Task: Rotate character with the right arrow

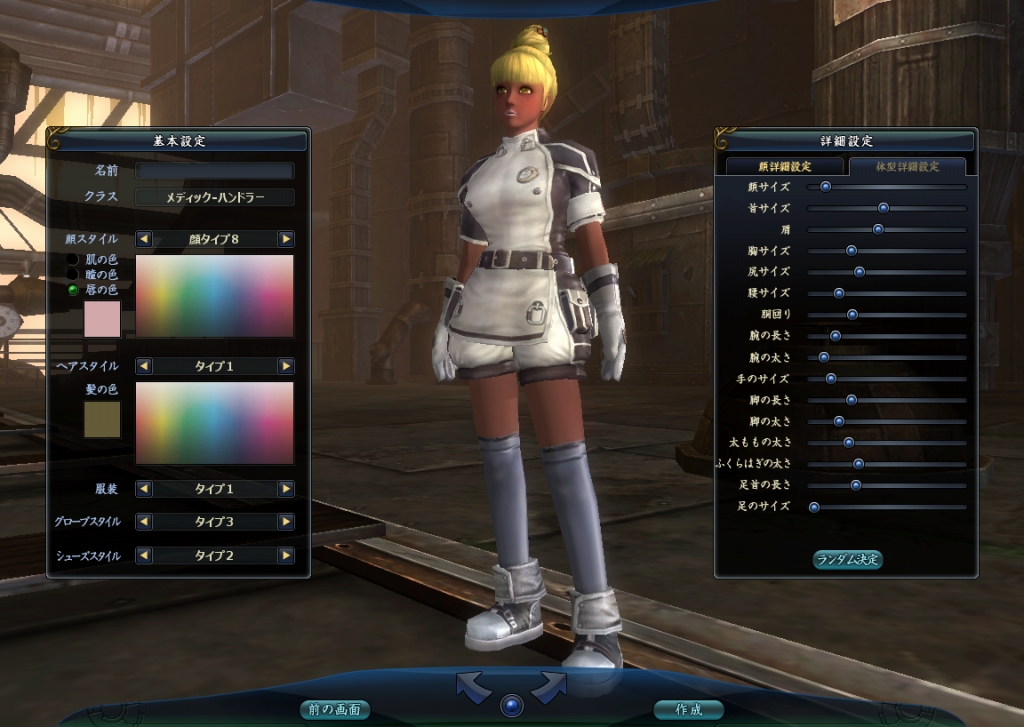Action: [549, 687]
